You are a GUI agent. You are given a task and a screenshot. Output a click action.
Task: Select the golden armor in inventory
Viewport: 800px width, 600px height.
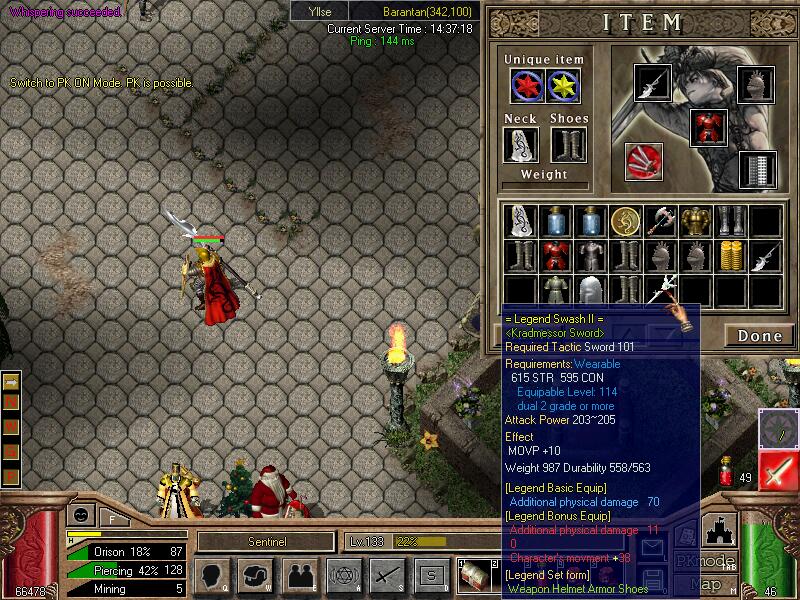(x=695, y=220)
